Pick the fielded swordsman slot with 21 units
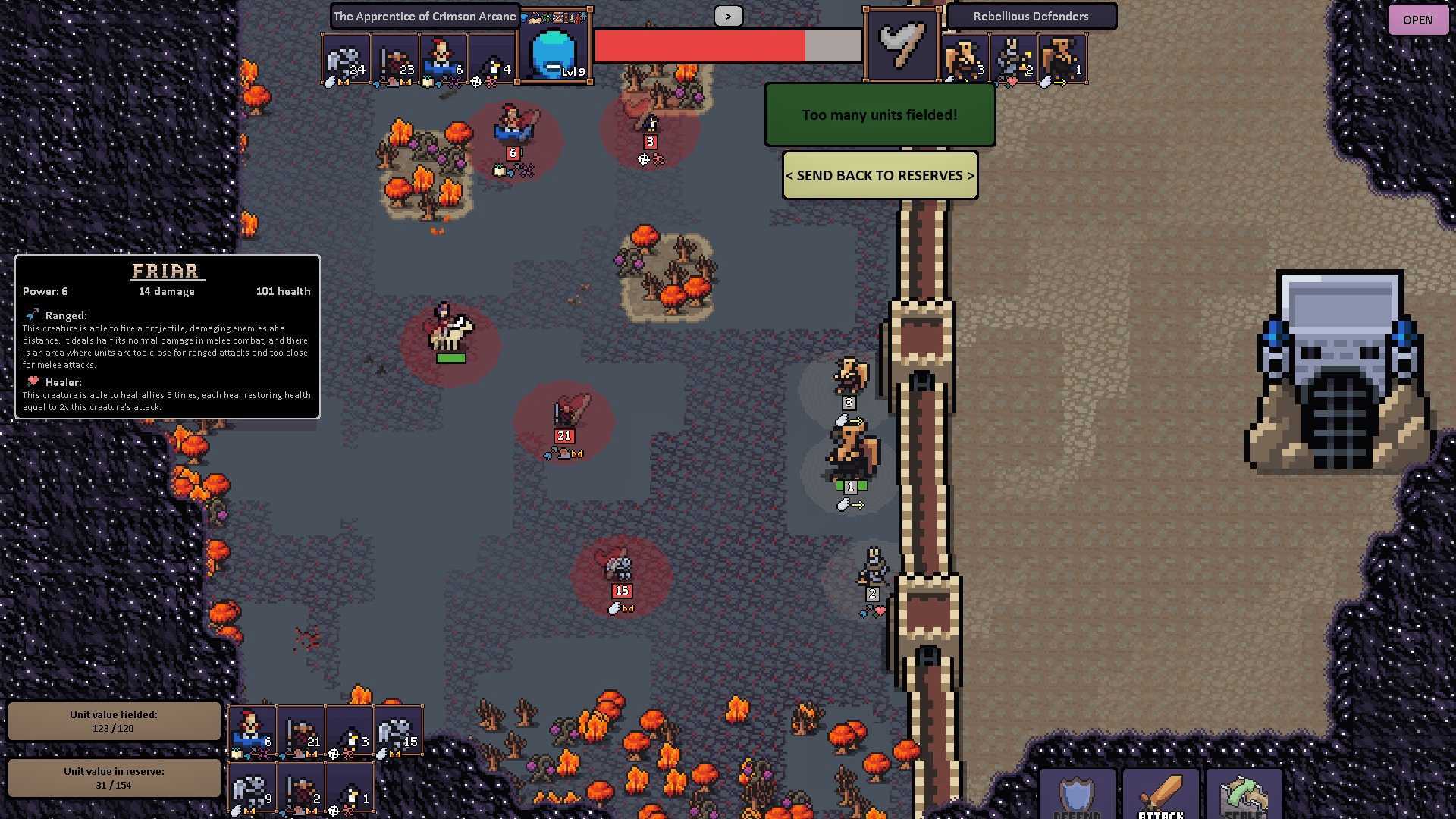The height and width of the screenshot is (819, 1456). tap(301, 731)
